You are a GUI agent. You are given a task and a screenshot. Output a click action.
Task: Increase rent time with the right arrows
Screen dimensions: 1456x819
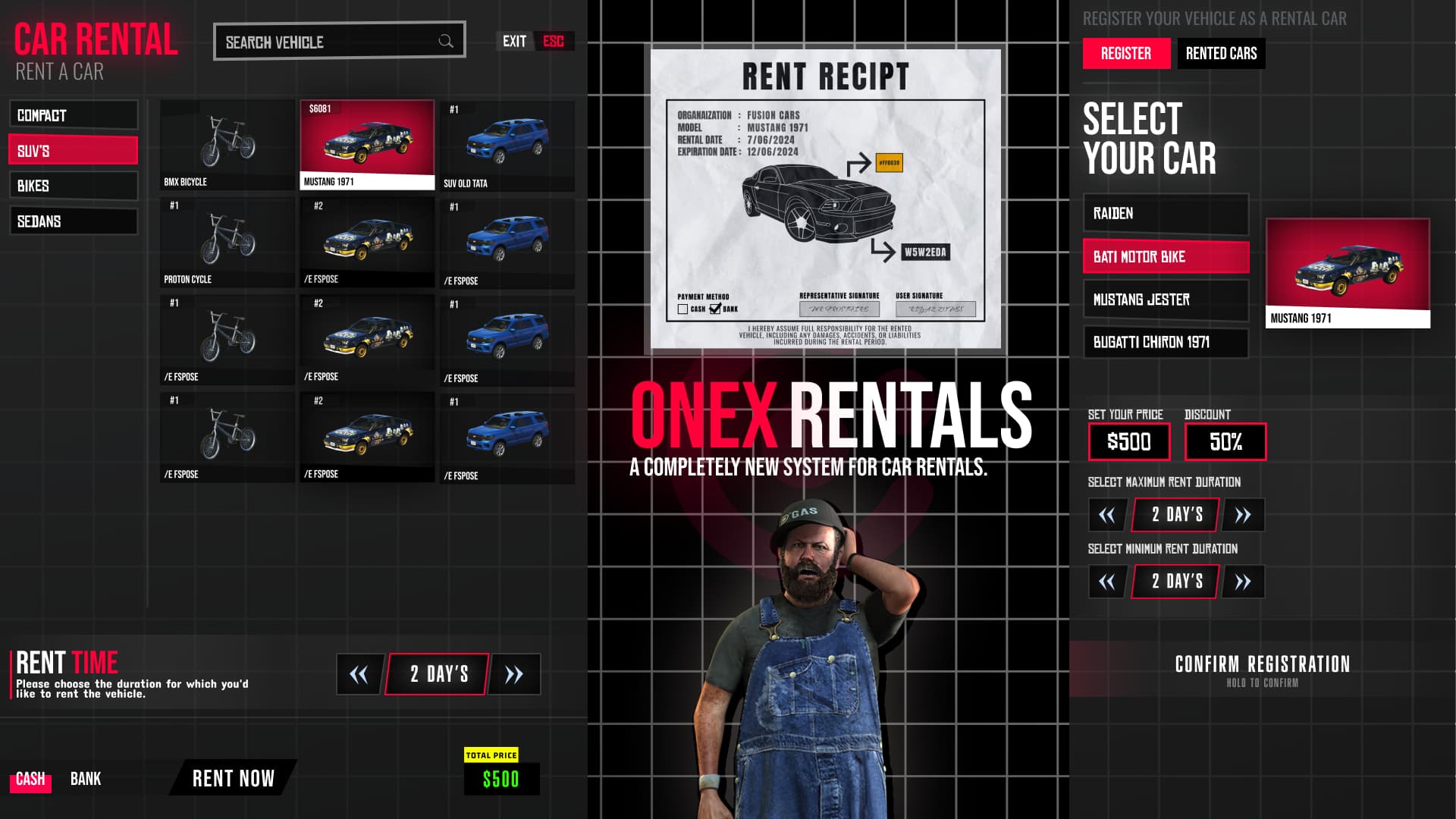pos(515,673)
